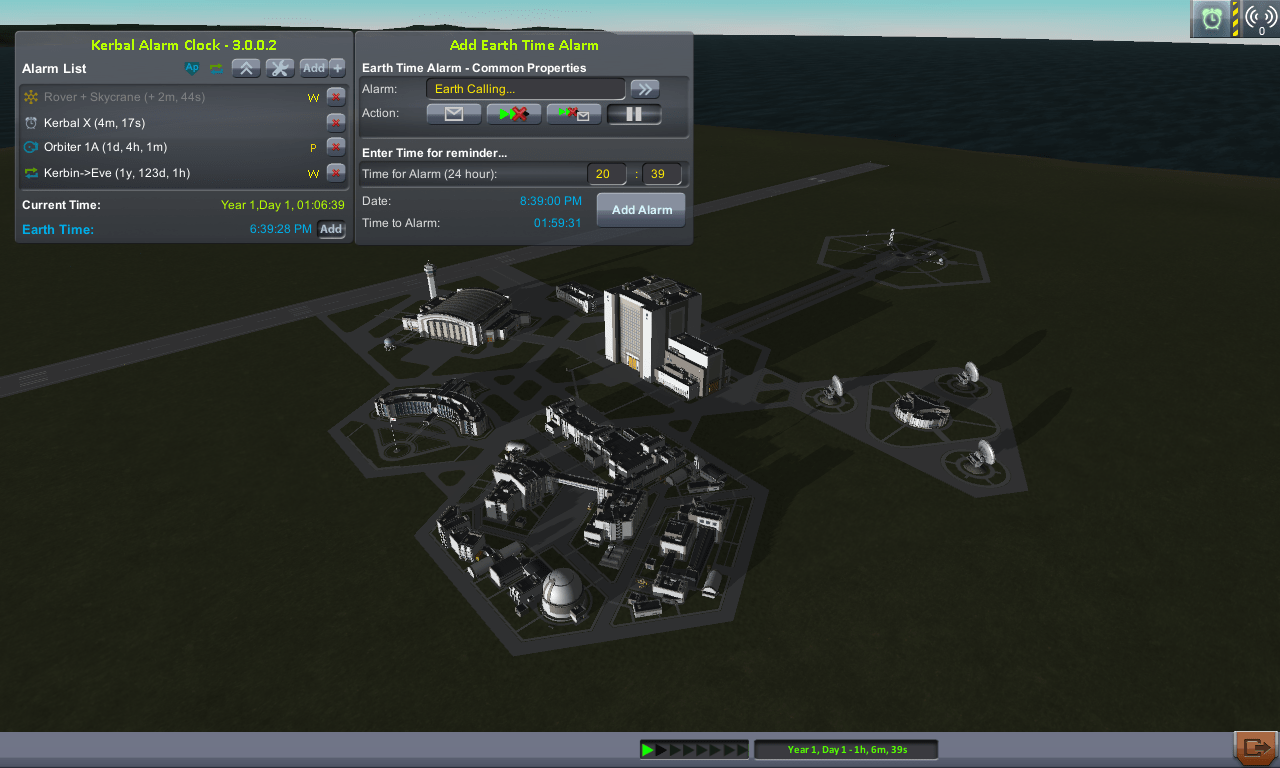The height and width of the screenshot is (768, 1280).
Task: Click the exit door icon bottom right
Action: pyautogui.click(x=1257, y=747)
